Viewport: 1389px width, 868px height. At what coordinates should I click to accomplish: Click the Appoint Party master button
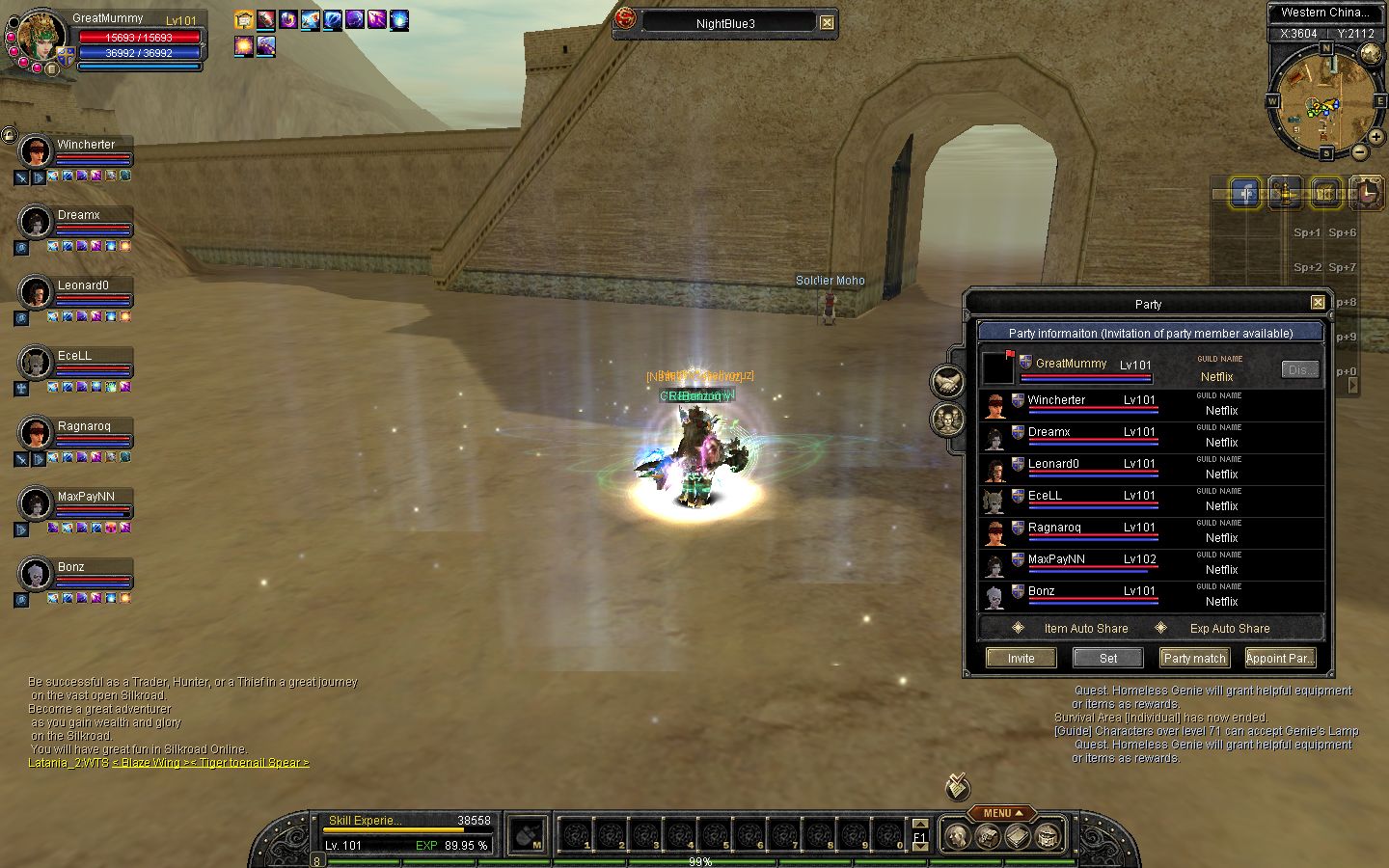[1280, 658]
